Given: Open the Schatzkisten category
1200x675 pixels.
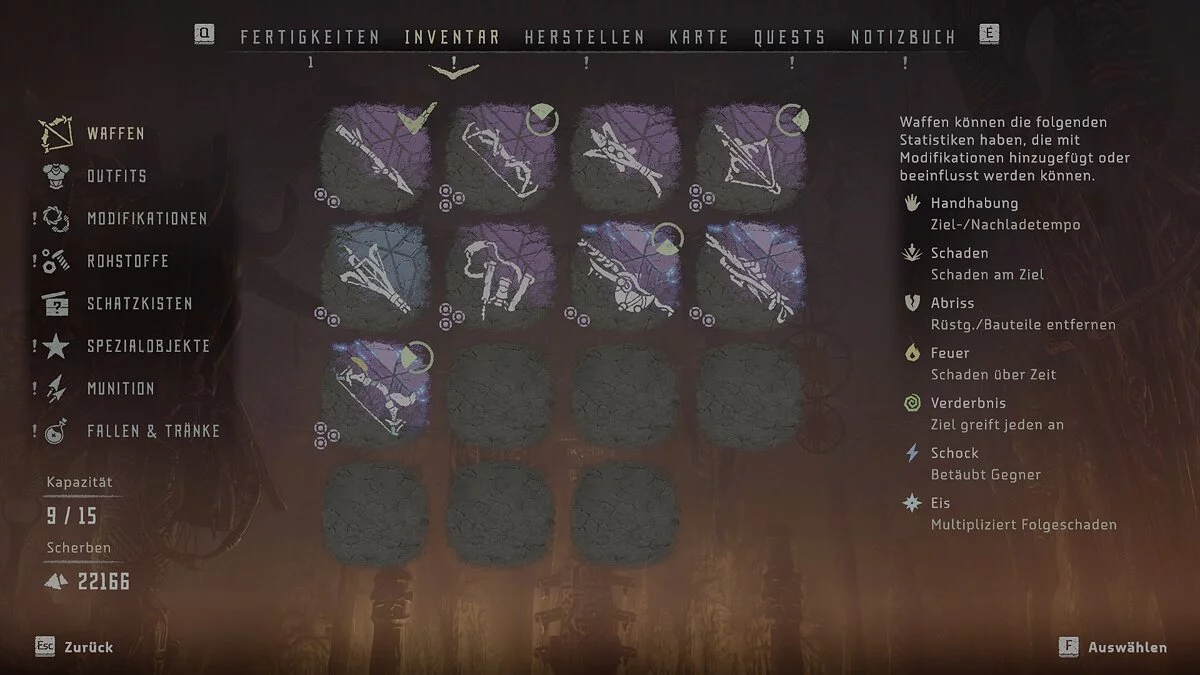Looking at the screenshot, I should (139, 304).
